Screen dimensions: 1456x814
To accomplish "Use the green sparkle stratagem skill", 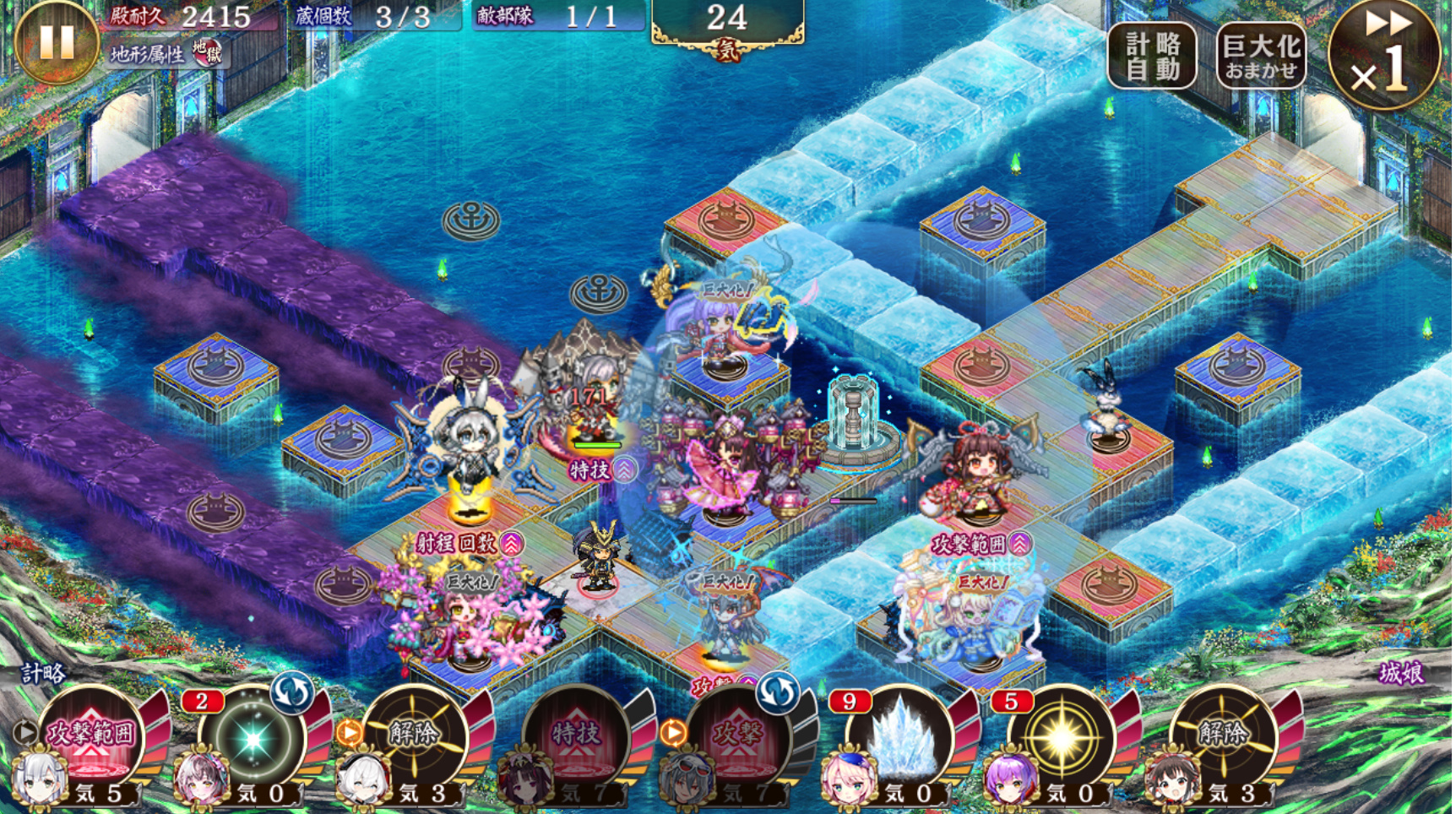I will click(253, 738).
